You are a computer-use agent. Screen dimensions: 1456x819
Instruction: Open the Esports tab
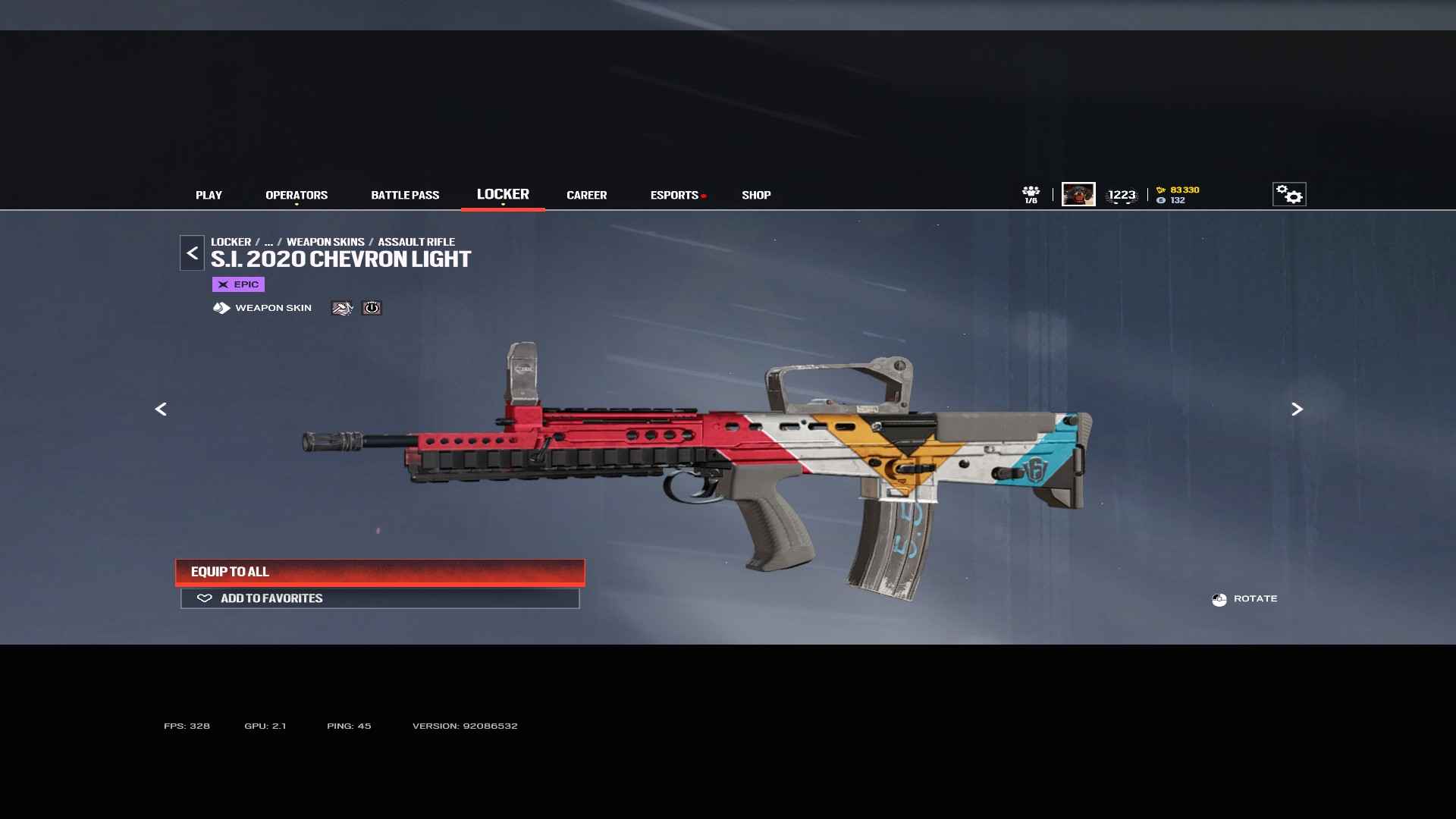674,195
